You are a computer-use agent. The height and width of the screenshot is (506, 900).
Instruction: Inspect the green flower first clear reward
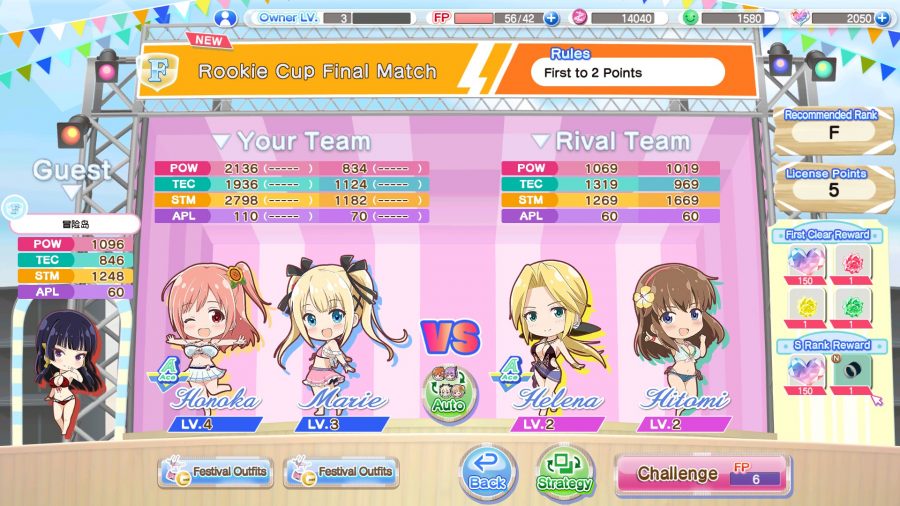pyautogui.click(x=853, y=307)
